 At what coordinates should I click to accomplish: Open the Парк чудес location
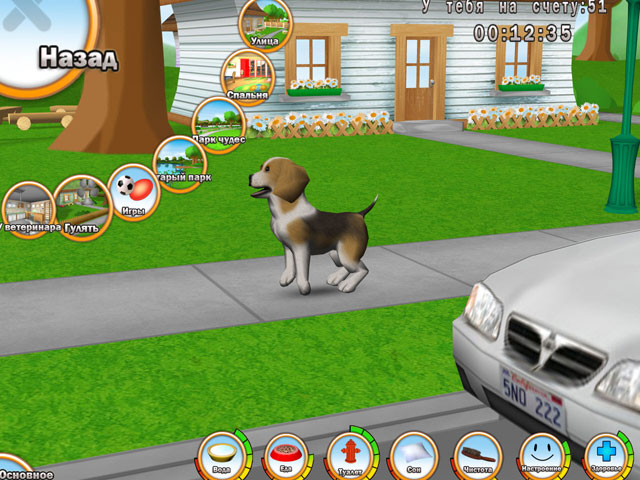[218, 123]
